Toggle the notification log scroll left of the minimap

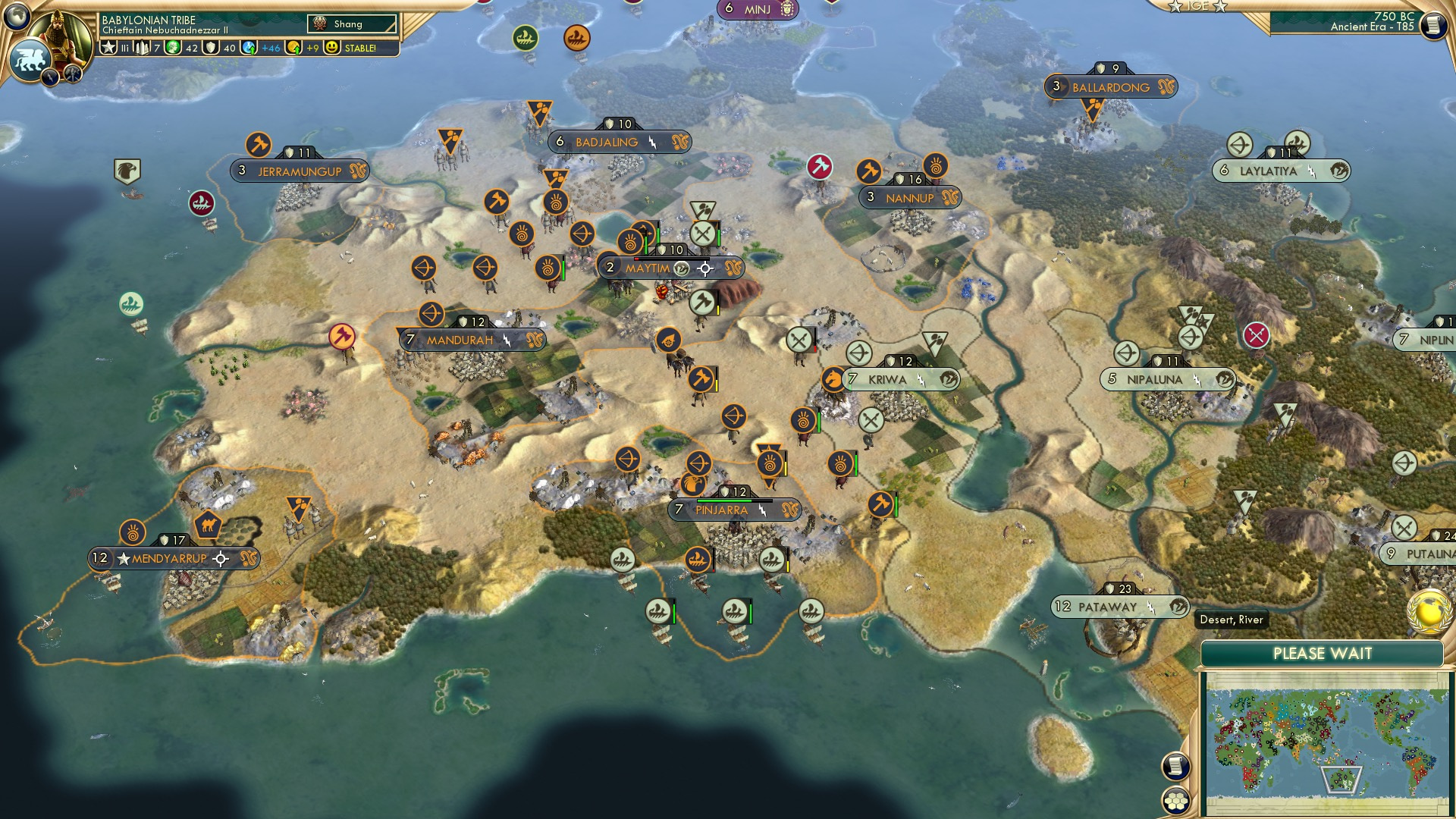tap(1175, 766)
